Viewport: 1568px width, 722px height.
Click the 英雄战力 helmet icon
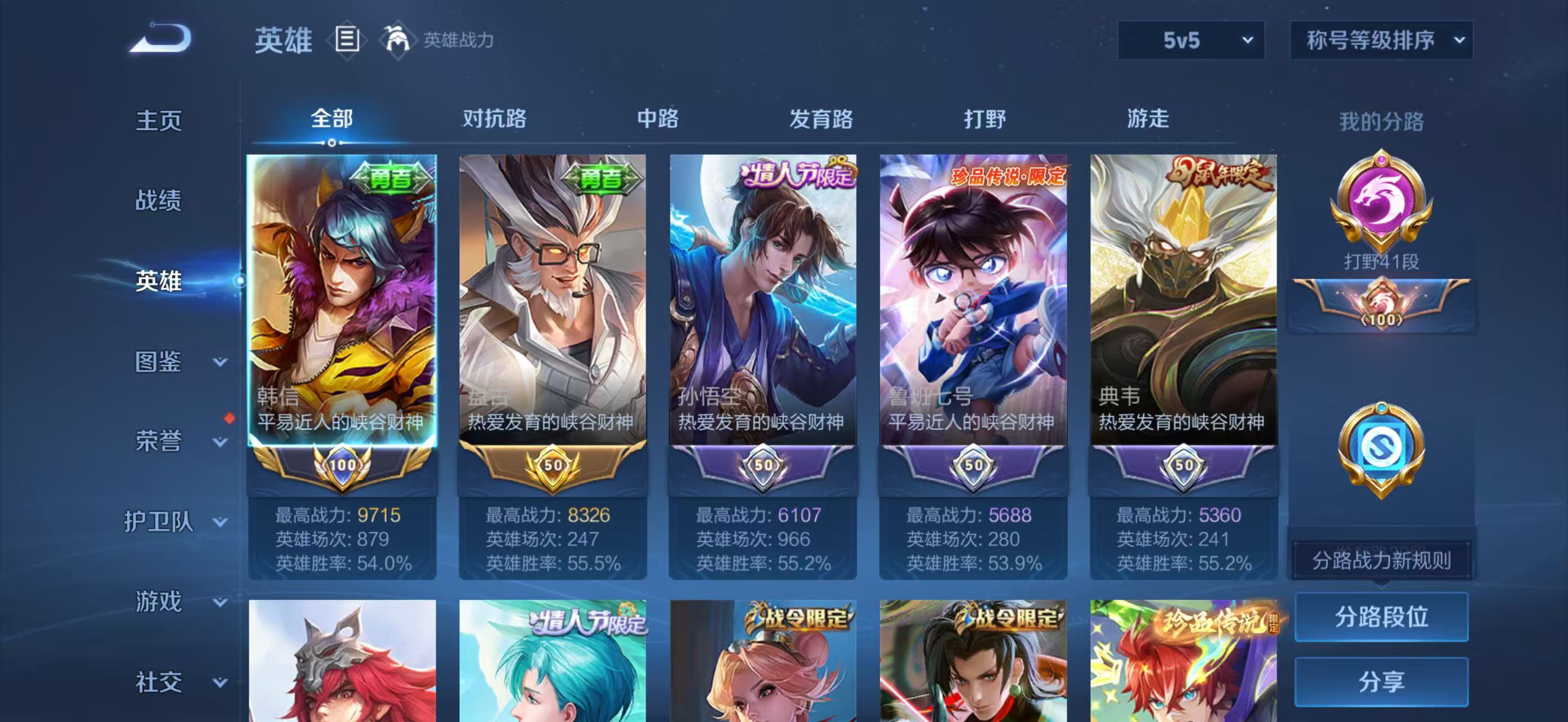[x=396, y=39]
